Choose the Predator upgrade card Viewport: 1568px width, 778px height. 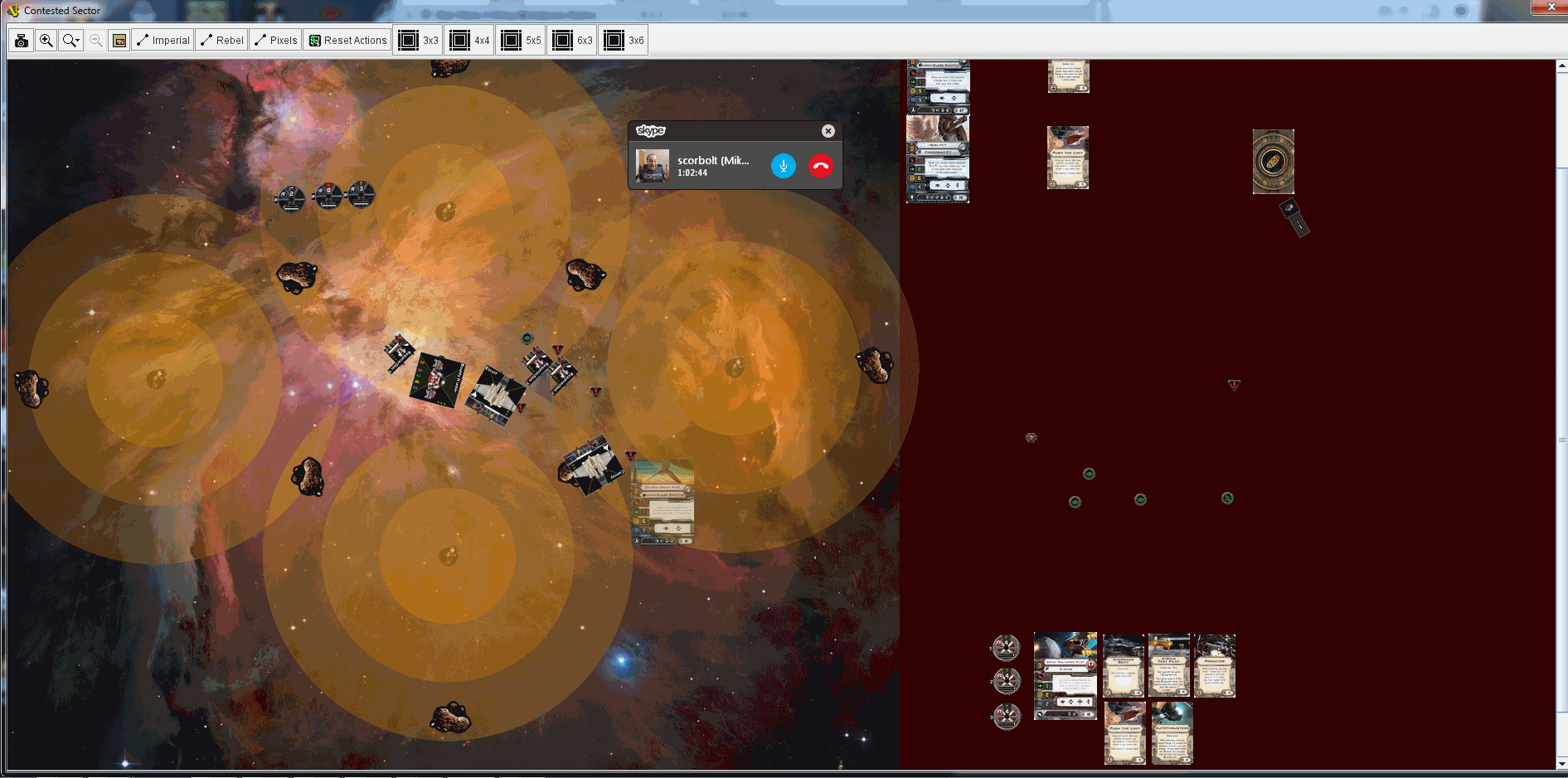1215,665
